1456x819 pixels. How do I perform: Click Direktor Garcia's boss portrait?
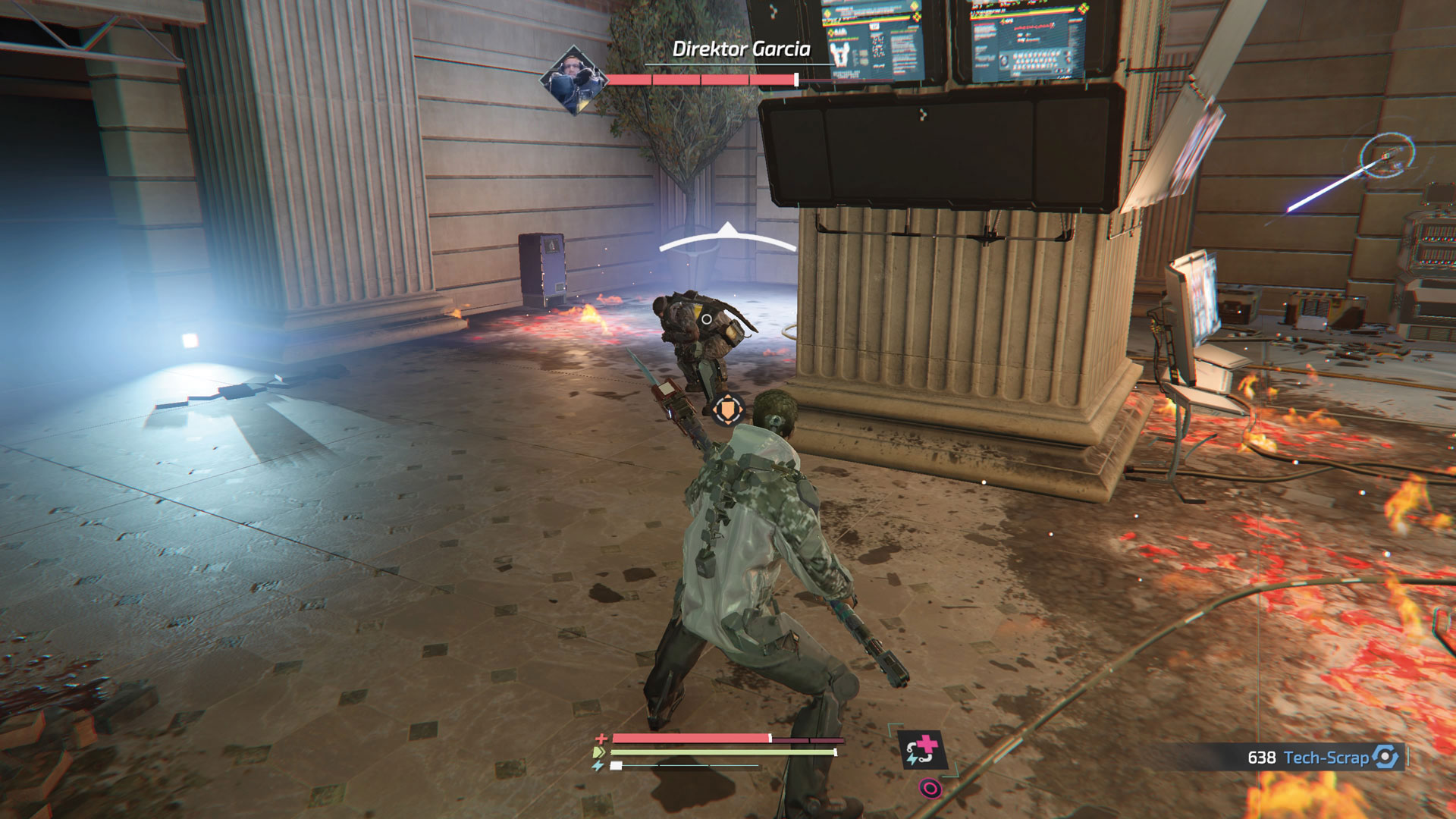pos(573,80)
